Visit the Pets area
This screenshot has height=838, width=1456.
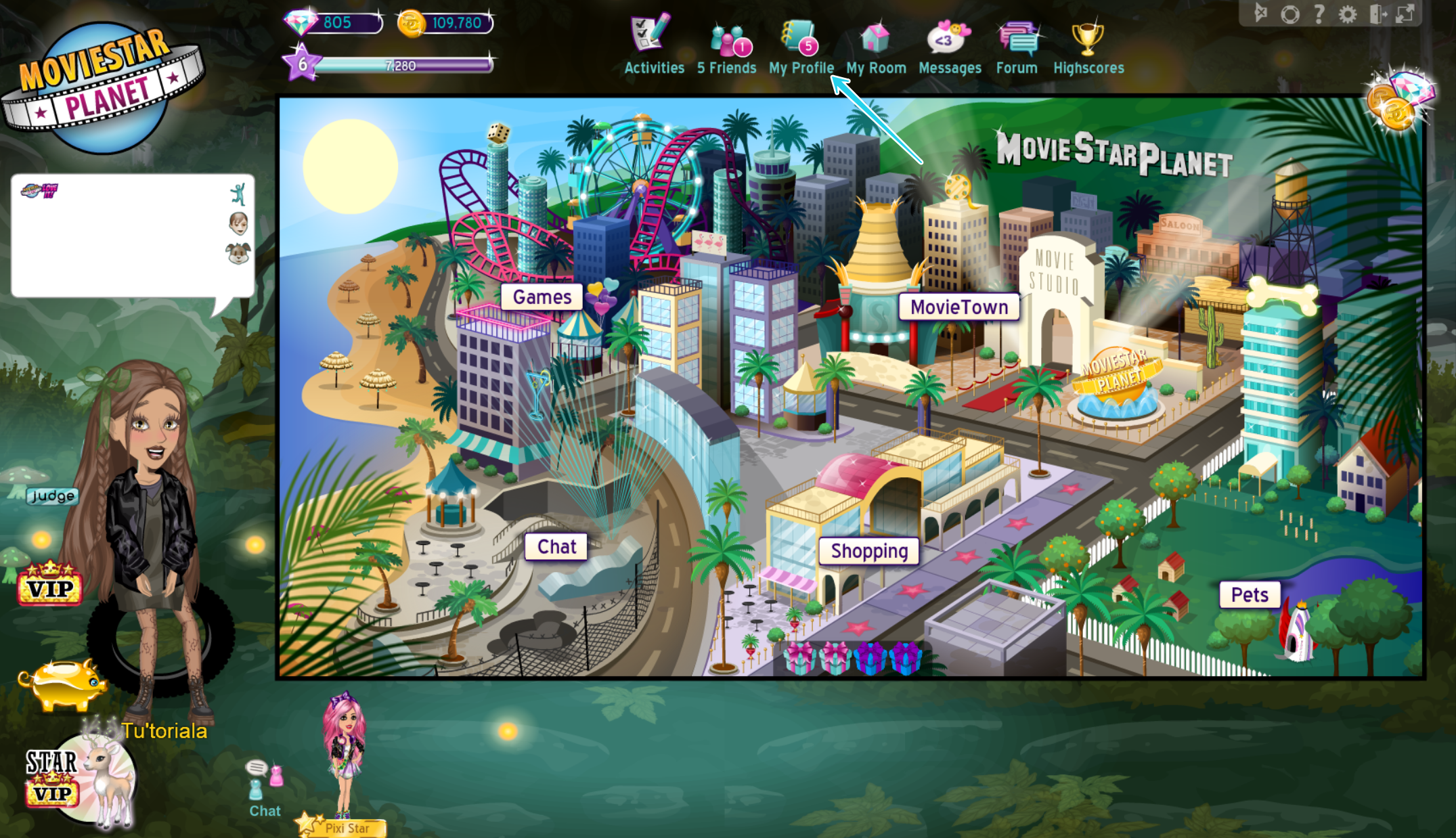(x=1250, y=594)
